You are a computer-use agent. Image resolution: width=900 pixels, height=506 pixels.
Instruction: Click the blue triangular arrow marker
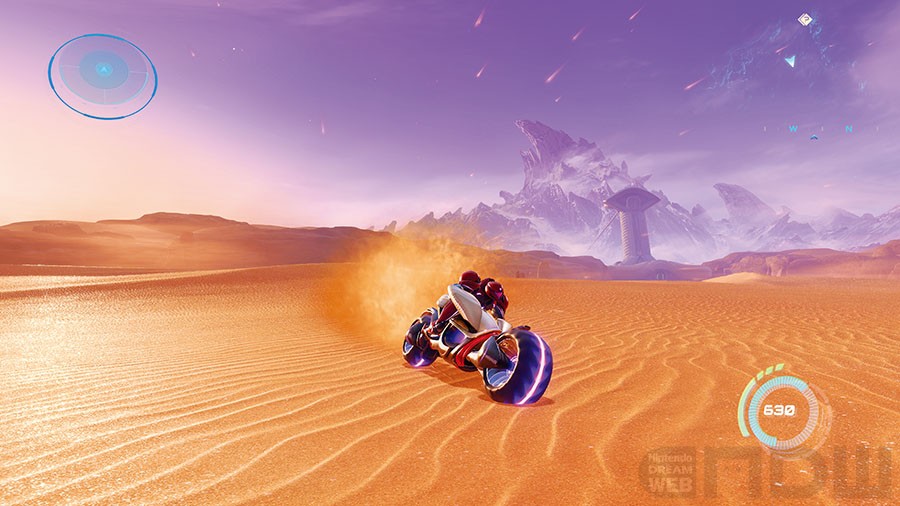pyautogui.click(x=790, y=61)
